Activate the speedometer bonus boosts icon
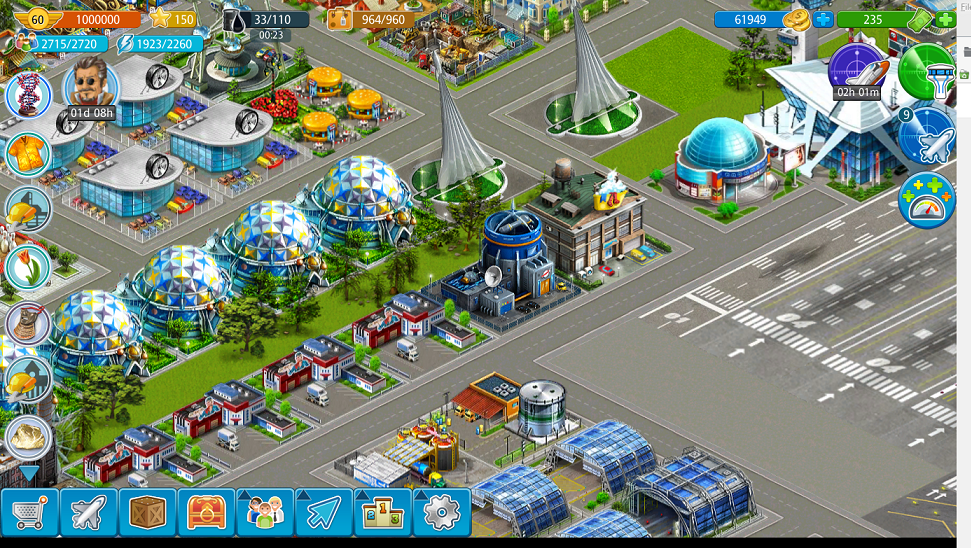The height and width of the screenshot is (548, 971). click(x=927, y=200)
